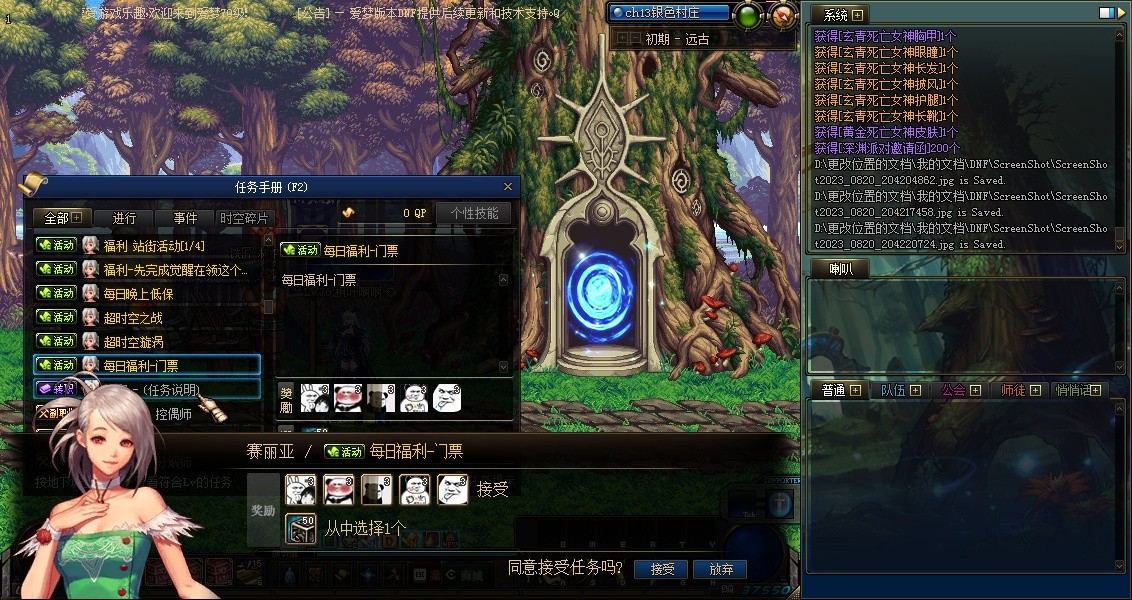Click the ch13银色村庄 channel selector

tap(670, 13)
